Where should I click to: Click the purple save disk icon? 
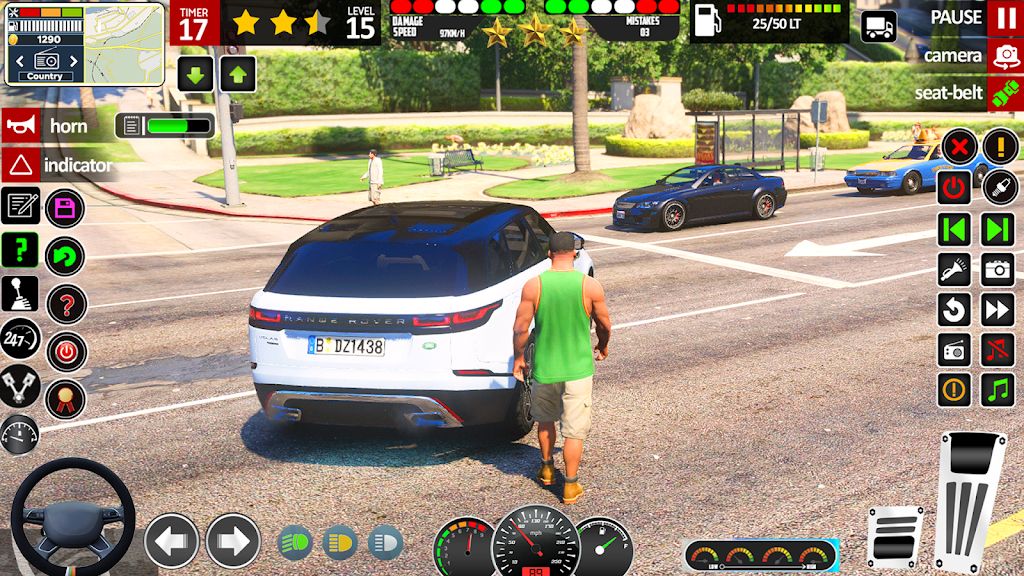66,208
